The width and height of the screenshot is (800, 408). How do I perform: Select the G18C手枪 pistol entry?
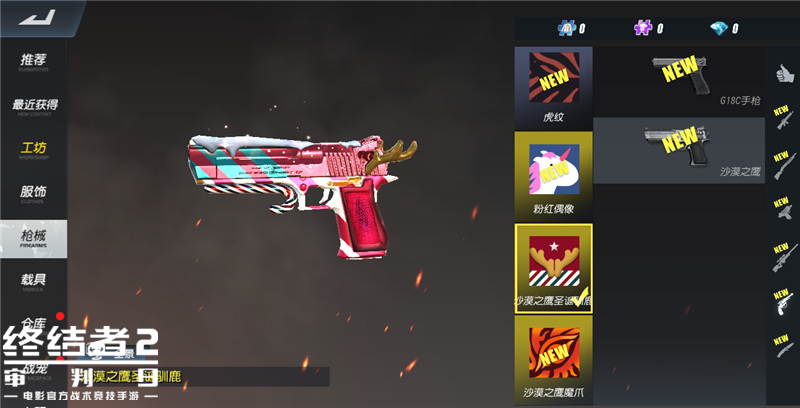(680, 80)
